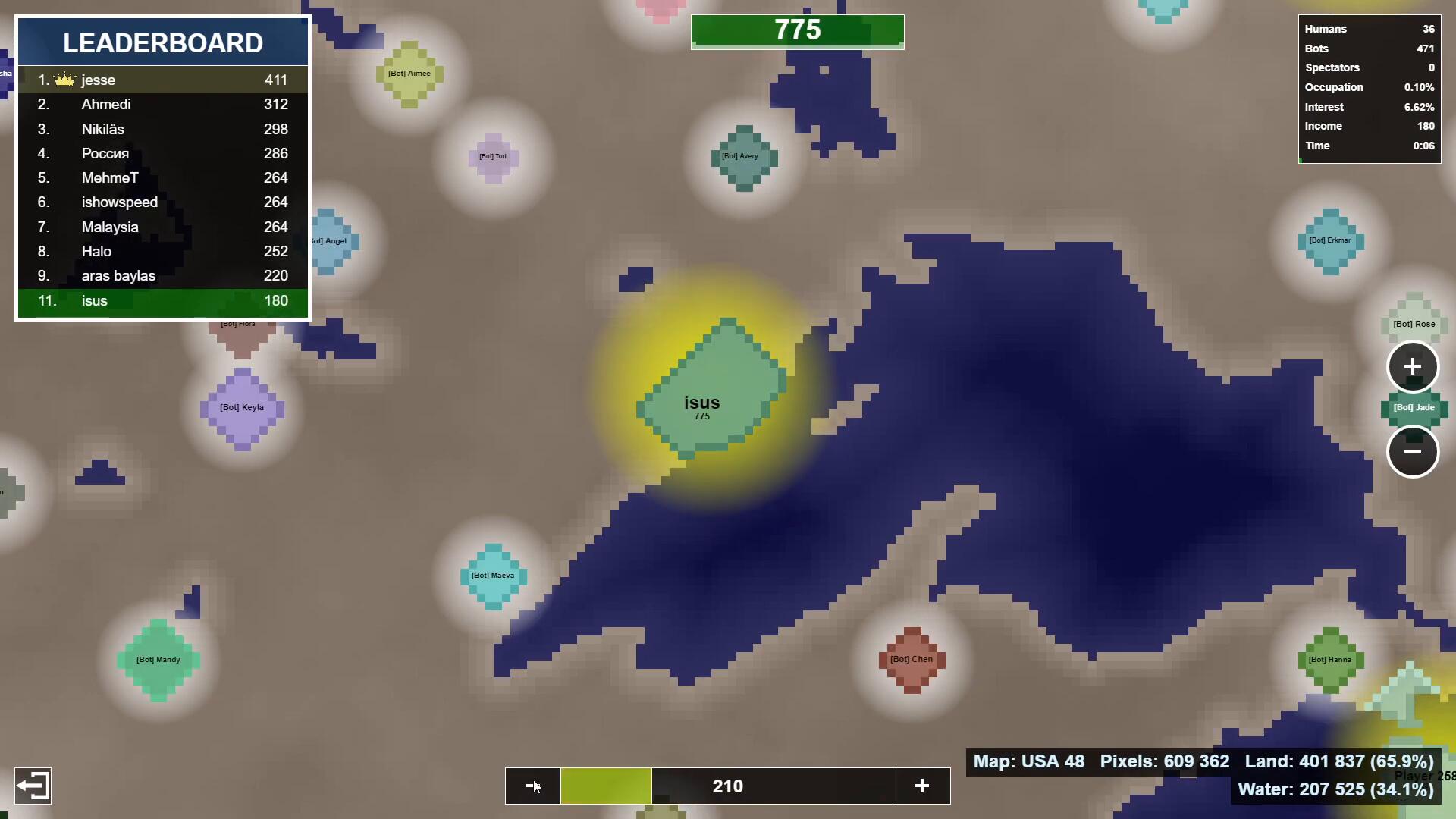The image size is (1456, 819).
Task: Choose Nikiläs on the leaderboard
Action: coord(162,130)
